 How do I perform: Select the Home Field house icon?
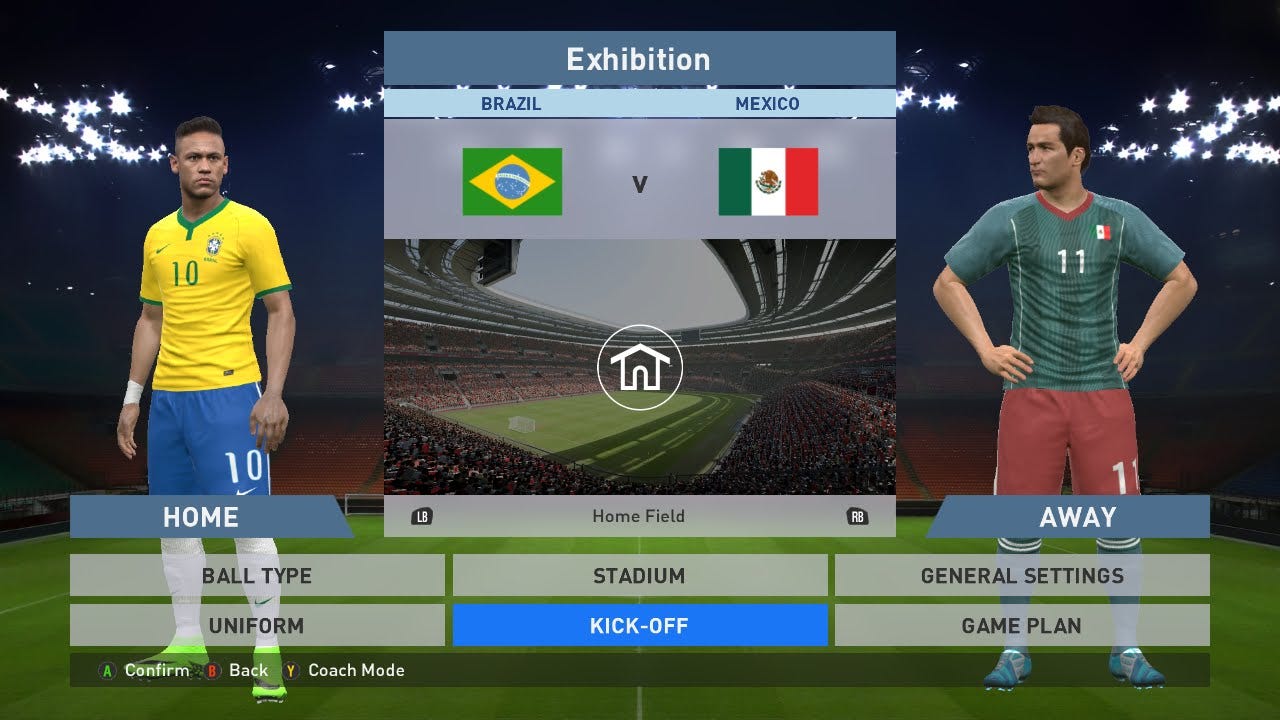[x=640, y=368]
